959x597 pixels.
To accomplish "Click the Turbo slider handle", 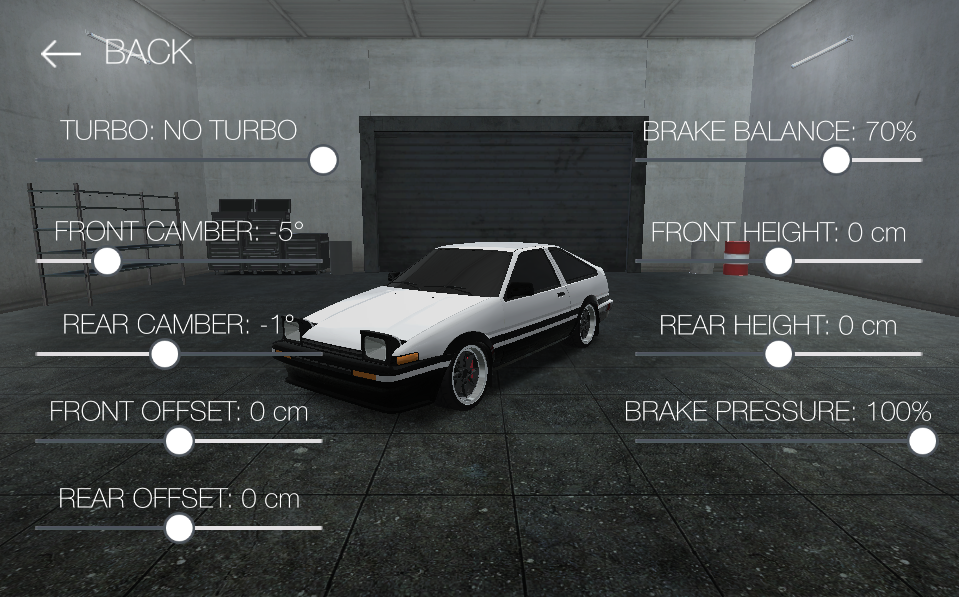I will point(323,160).
